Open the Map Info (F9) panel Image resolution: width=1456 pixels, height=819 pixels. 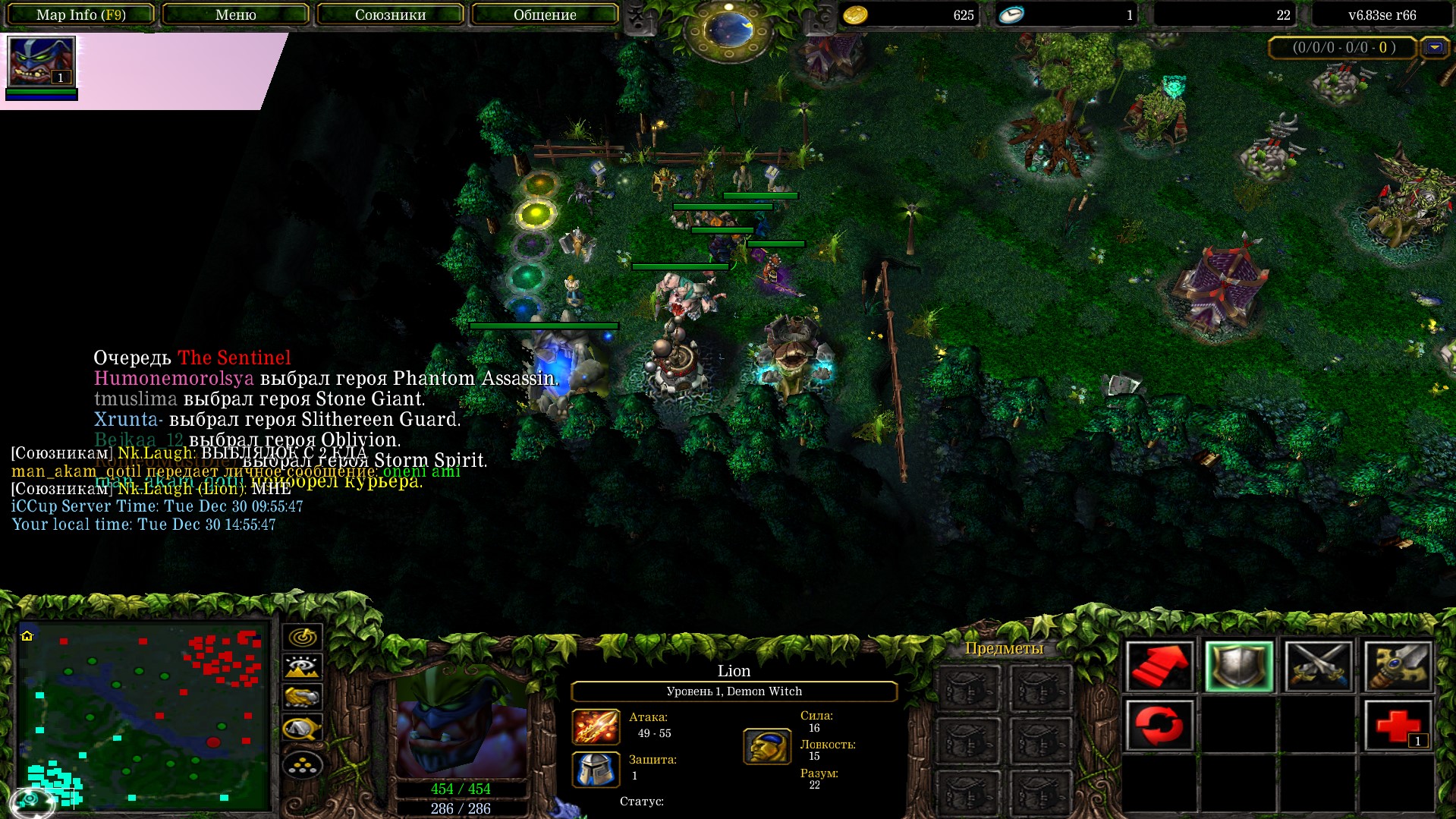[81, 14]
